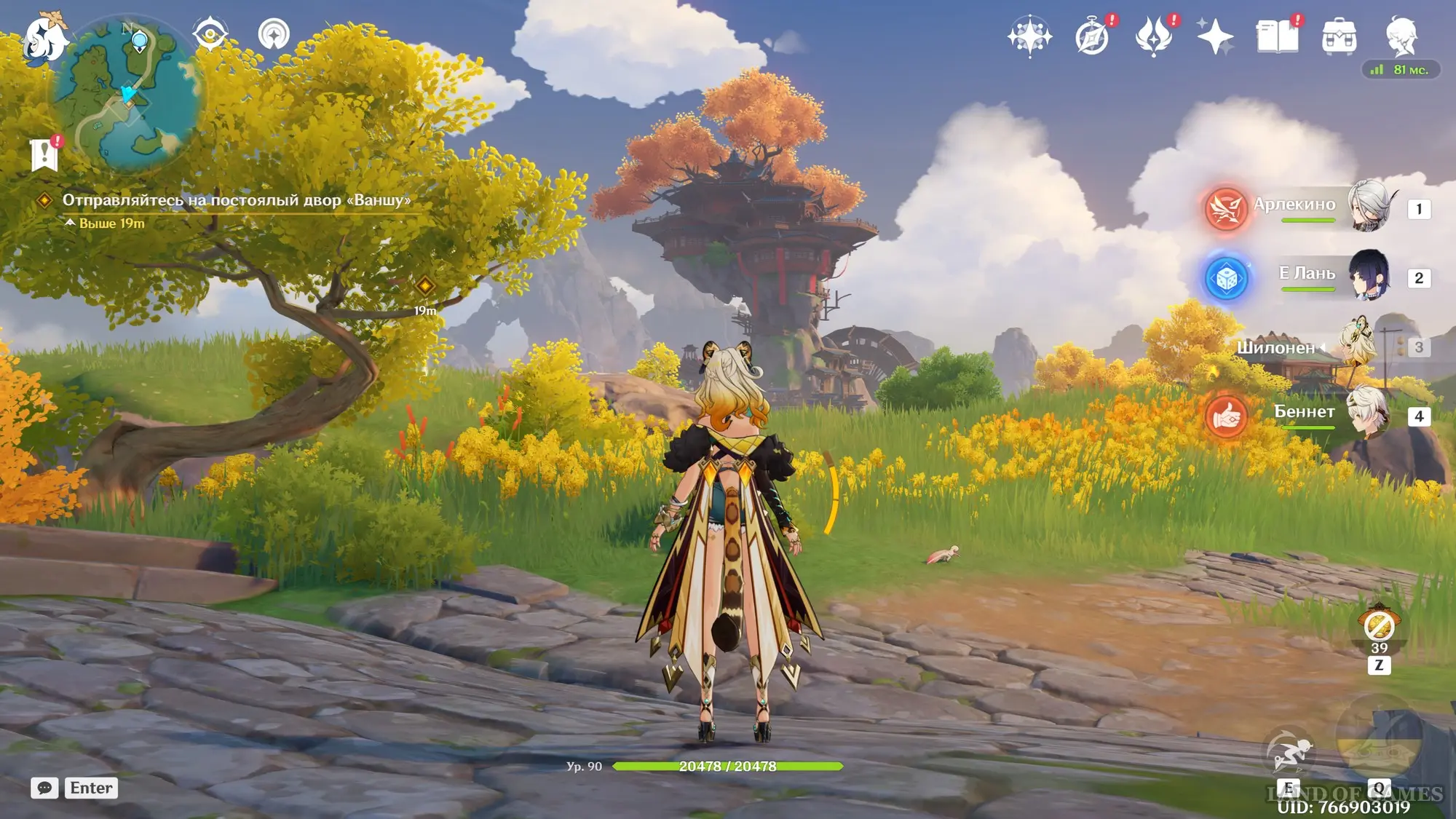Open the inventory backpack icon
1456x819 pixels.
1339,36
